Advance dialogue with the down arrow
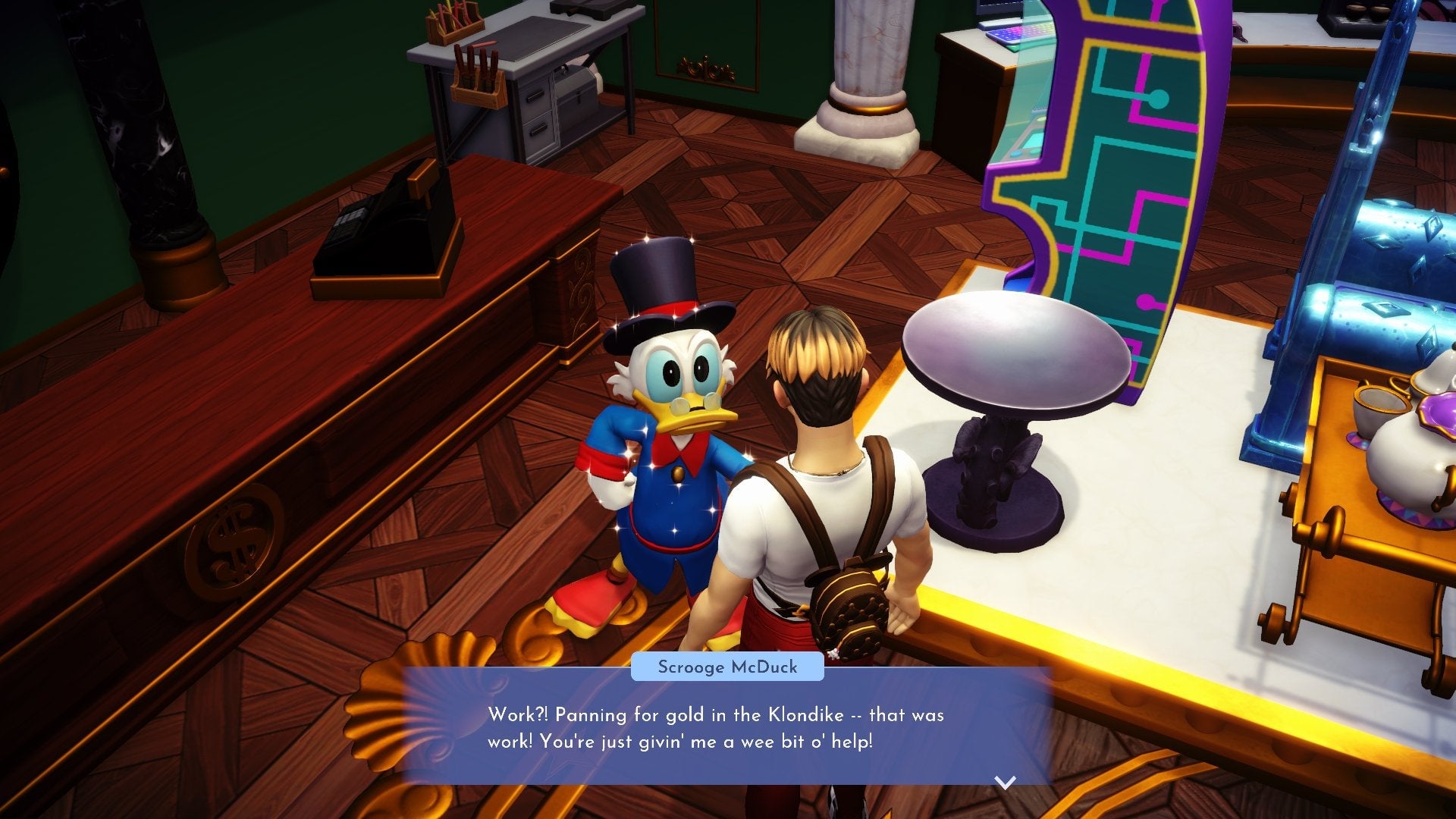Screen dimensions: 1456x819 (x=1005, y=782)
